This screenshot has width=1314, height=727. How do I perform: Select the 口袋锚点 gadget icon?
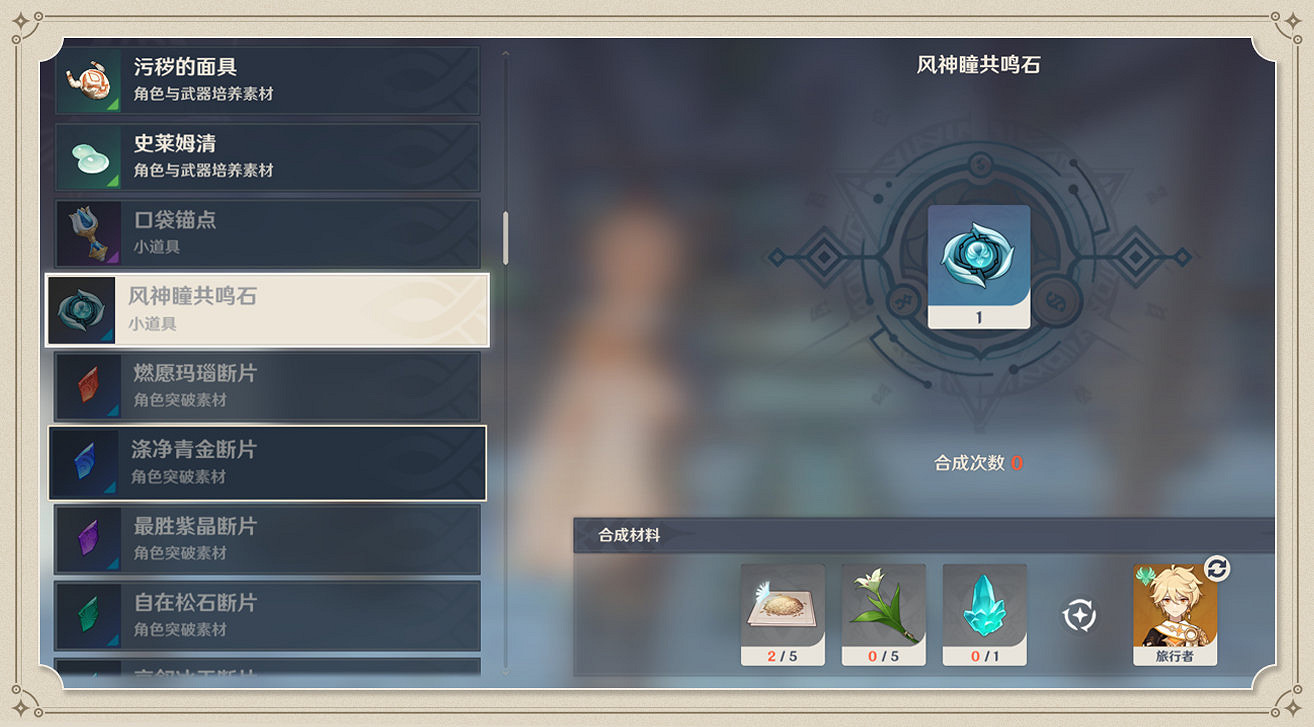[x=88, y=232]
